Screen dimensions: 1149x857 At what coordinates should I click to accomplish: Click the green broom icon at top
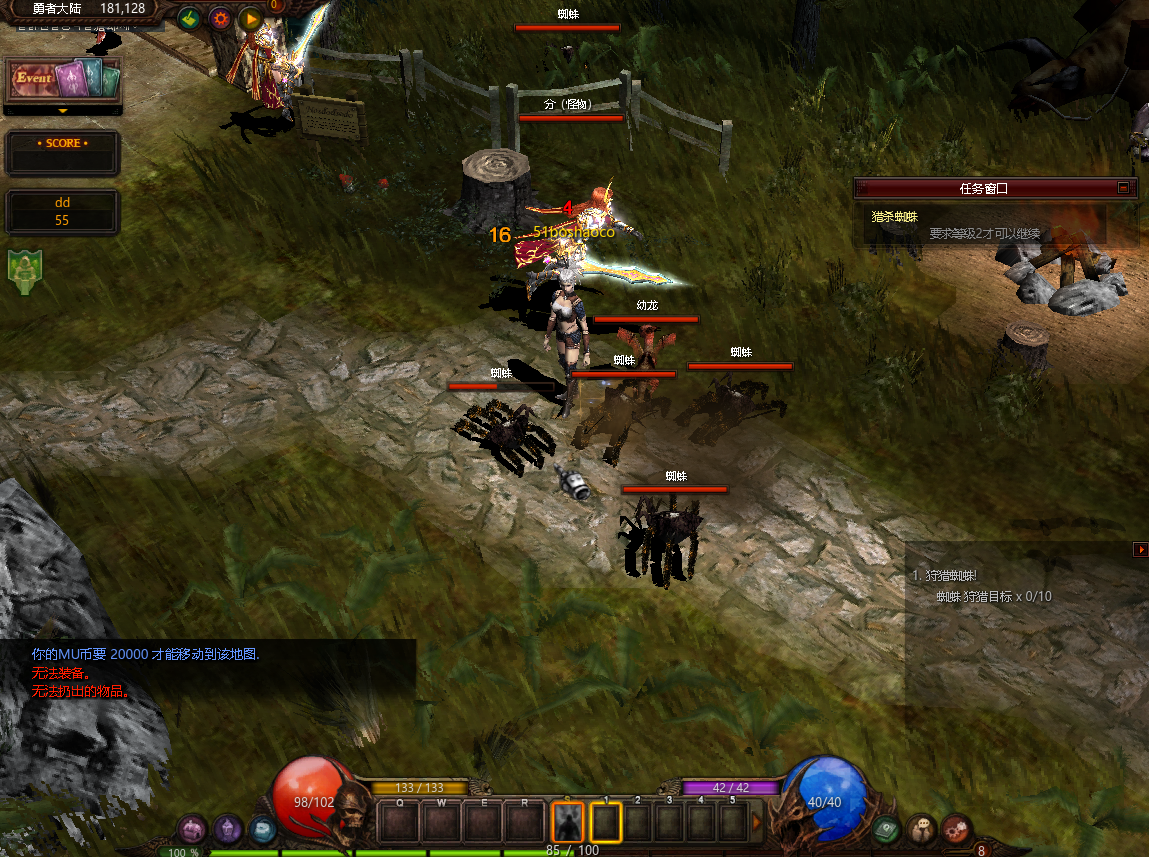click(188, 18)
